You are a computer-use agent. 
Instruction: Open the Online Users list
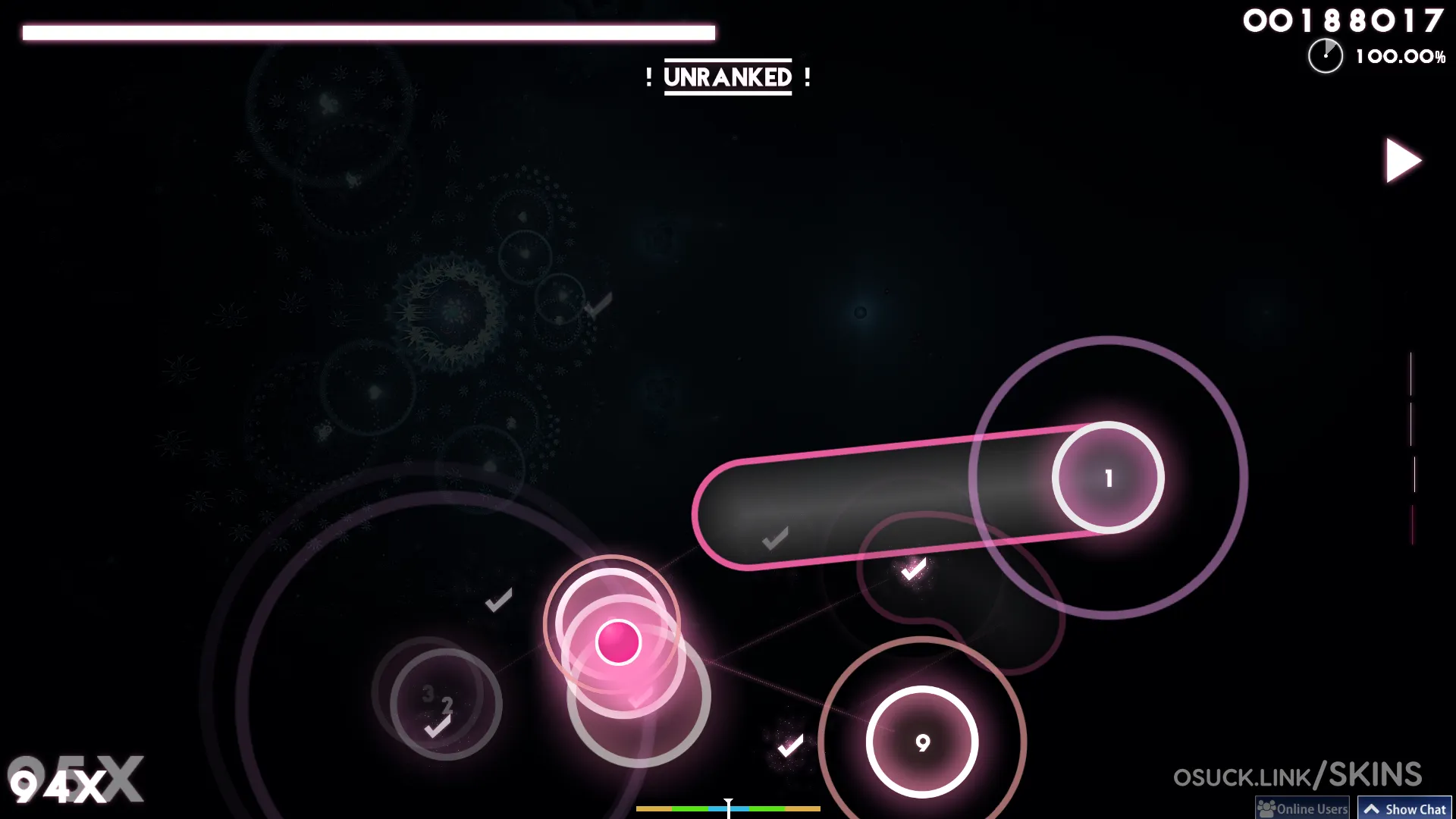(x=1302, y=808)
